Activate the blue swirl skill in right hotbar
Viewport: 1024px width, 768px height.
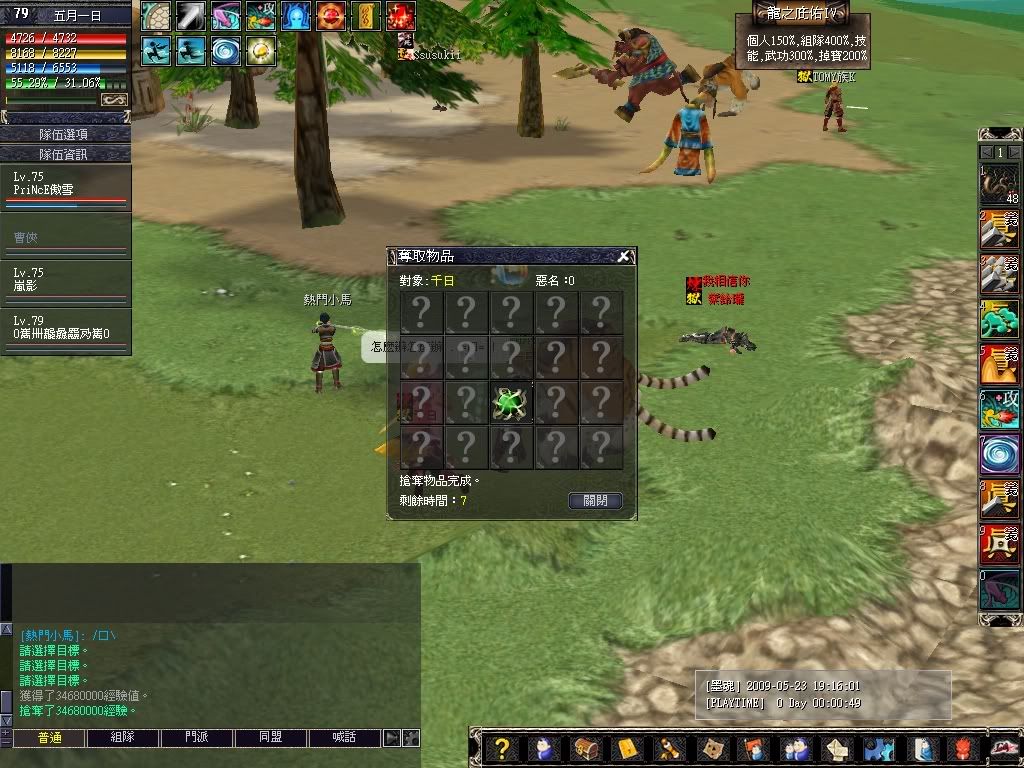click(999, 454)
